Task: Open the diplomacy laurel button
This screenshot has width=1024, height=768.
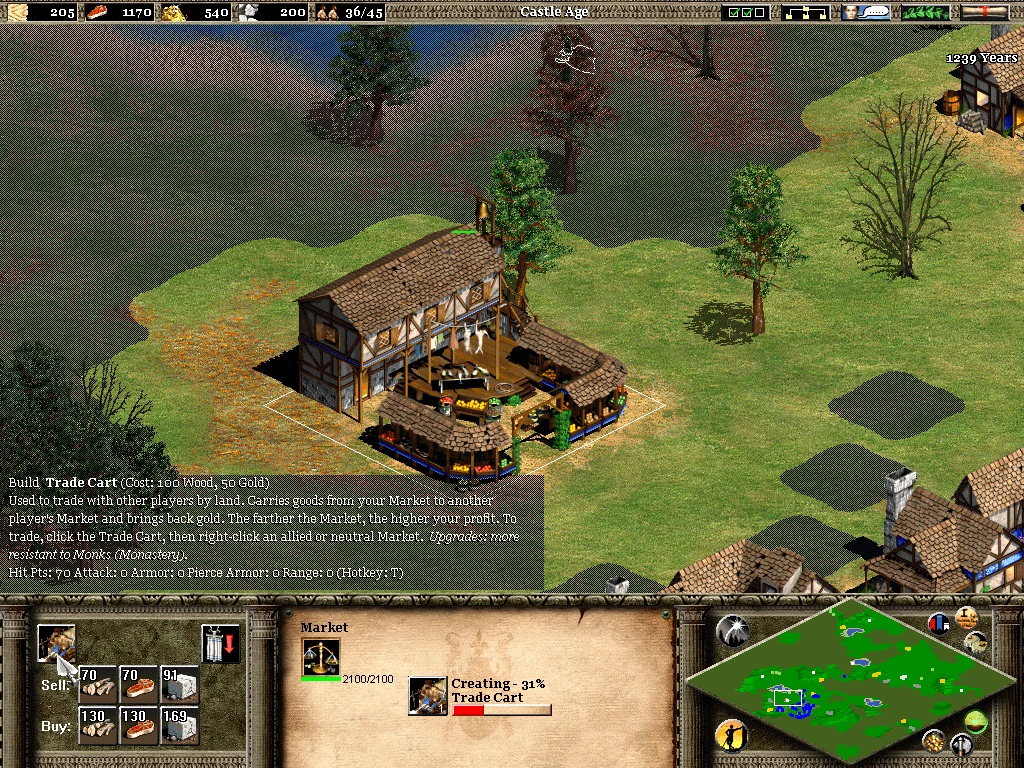Action: click(x=925, y=12)
